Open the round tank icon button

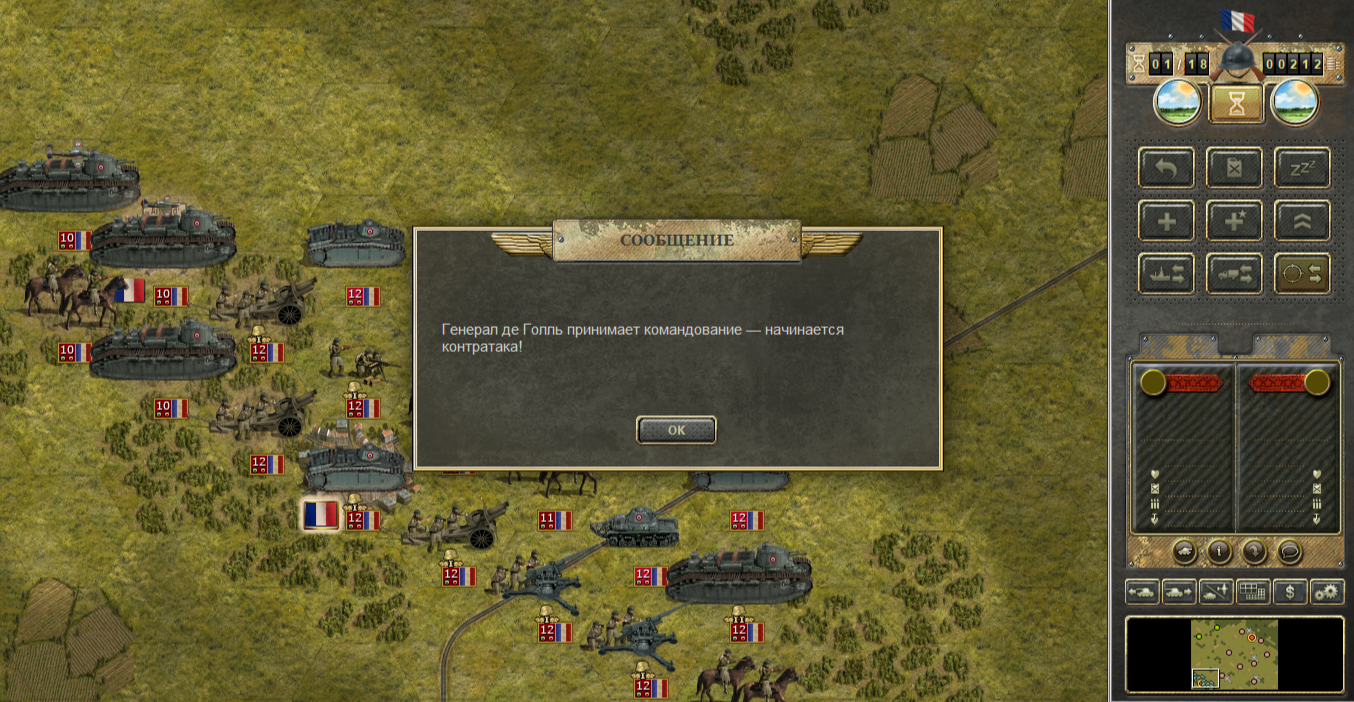pyautogui.click(x=1183, y=551)
